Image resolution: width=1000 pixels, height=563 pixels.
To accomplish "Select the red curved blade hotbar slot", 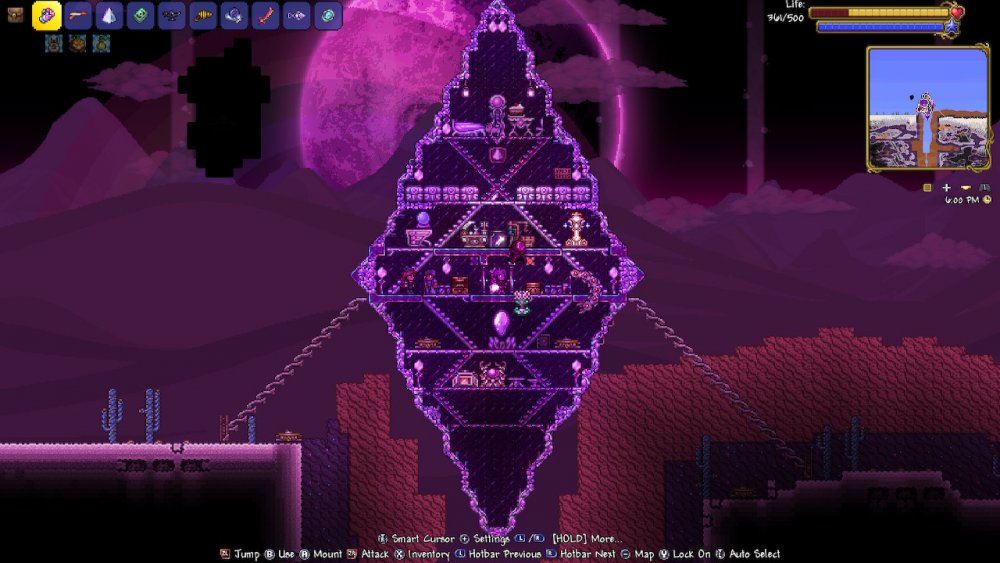I will [x=265, y=16].
